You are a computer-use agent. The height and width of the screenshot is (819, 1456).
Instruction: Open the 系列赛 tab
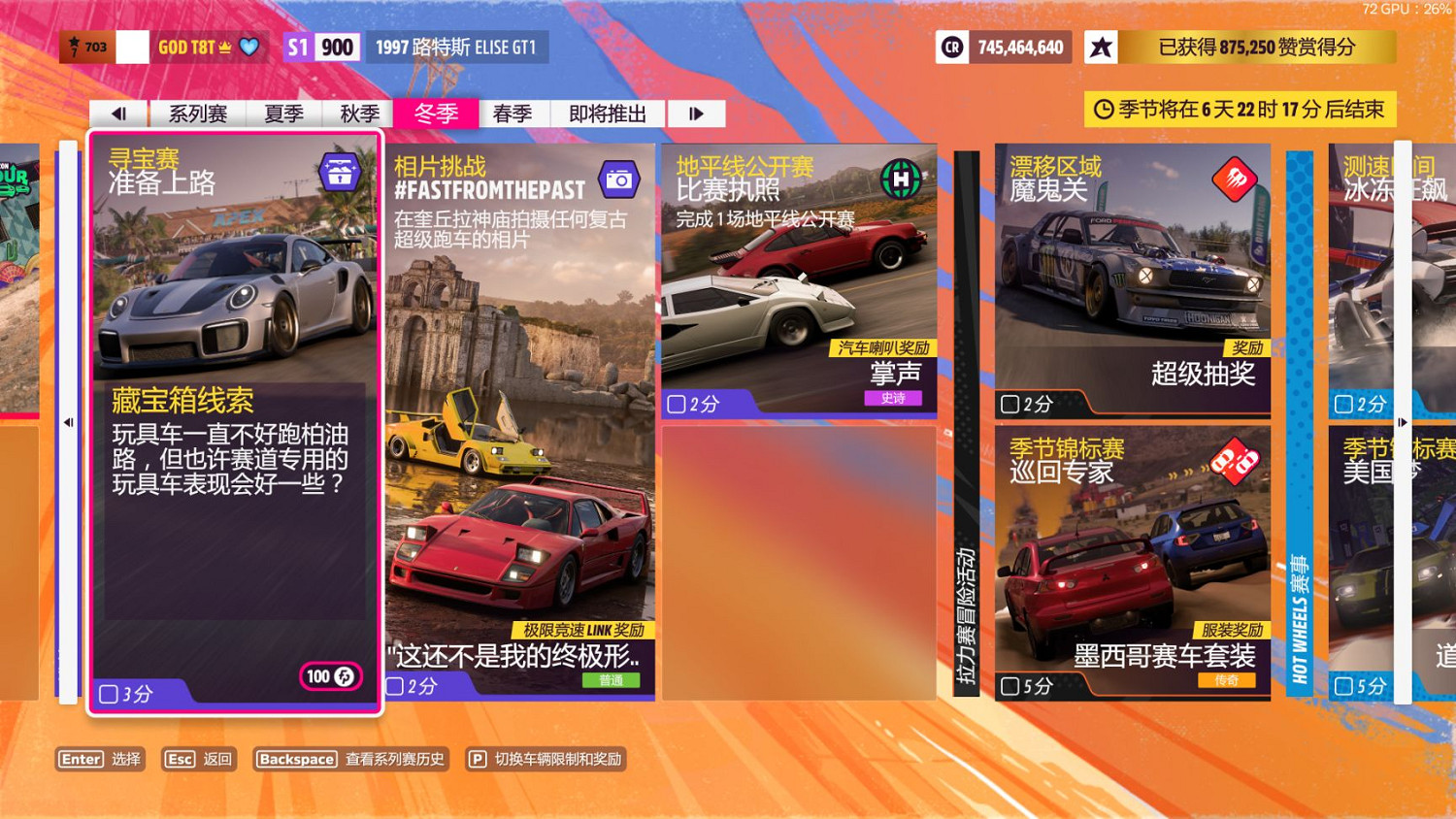(197, 113)
